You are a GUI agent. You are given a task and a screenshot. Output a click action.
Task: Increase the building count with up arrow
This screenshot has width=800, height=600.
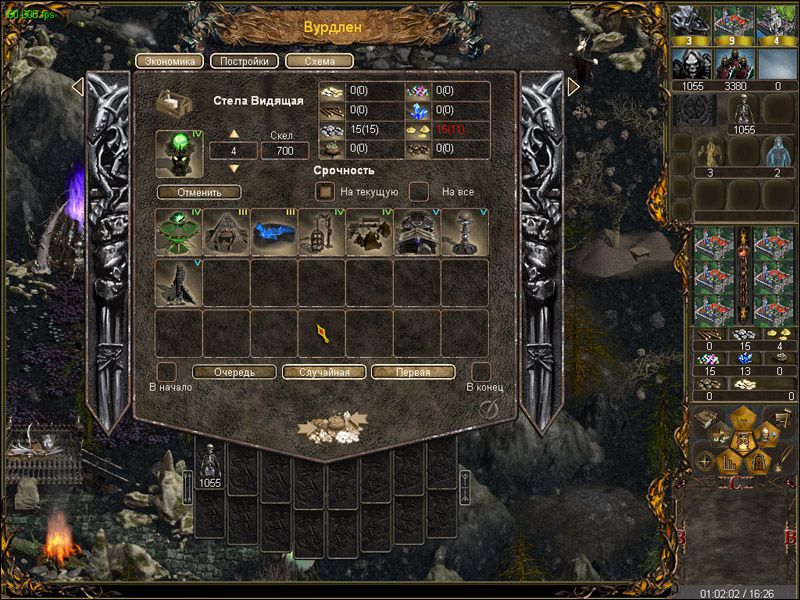click(x=235, y=134)
